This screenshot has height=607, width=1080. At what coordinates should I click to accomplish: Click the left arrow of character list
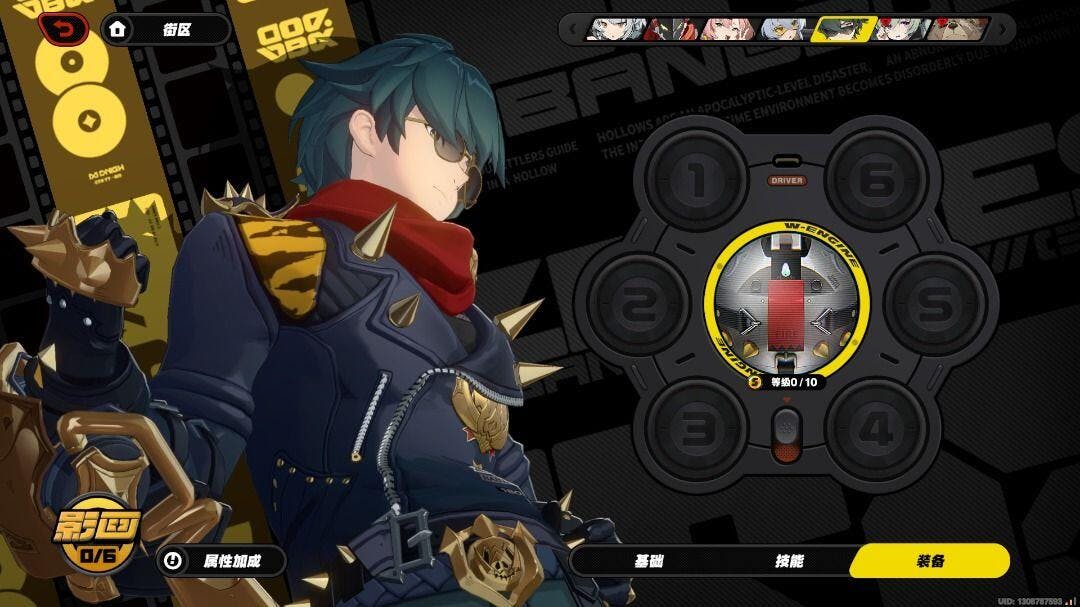[x=573, y=29]
